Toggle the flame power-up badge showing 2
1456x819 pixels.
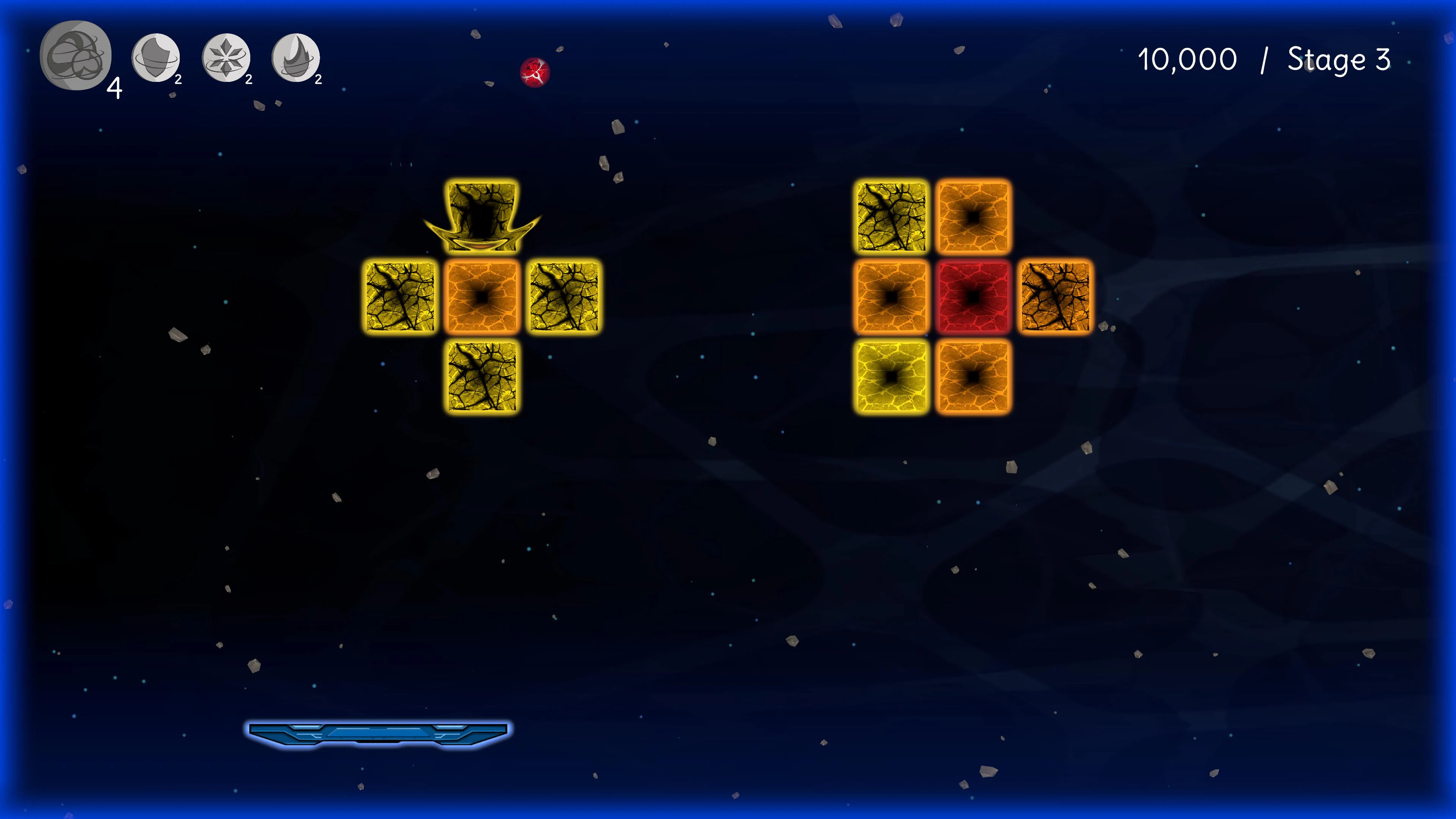click(x=318, y=79)
